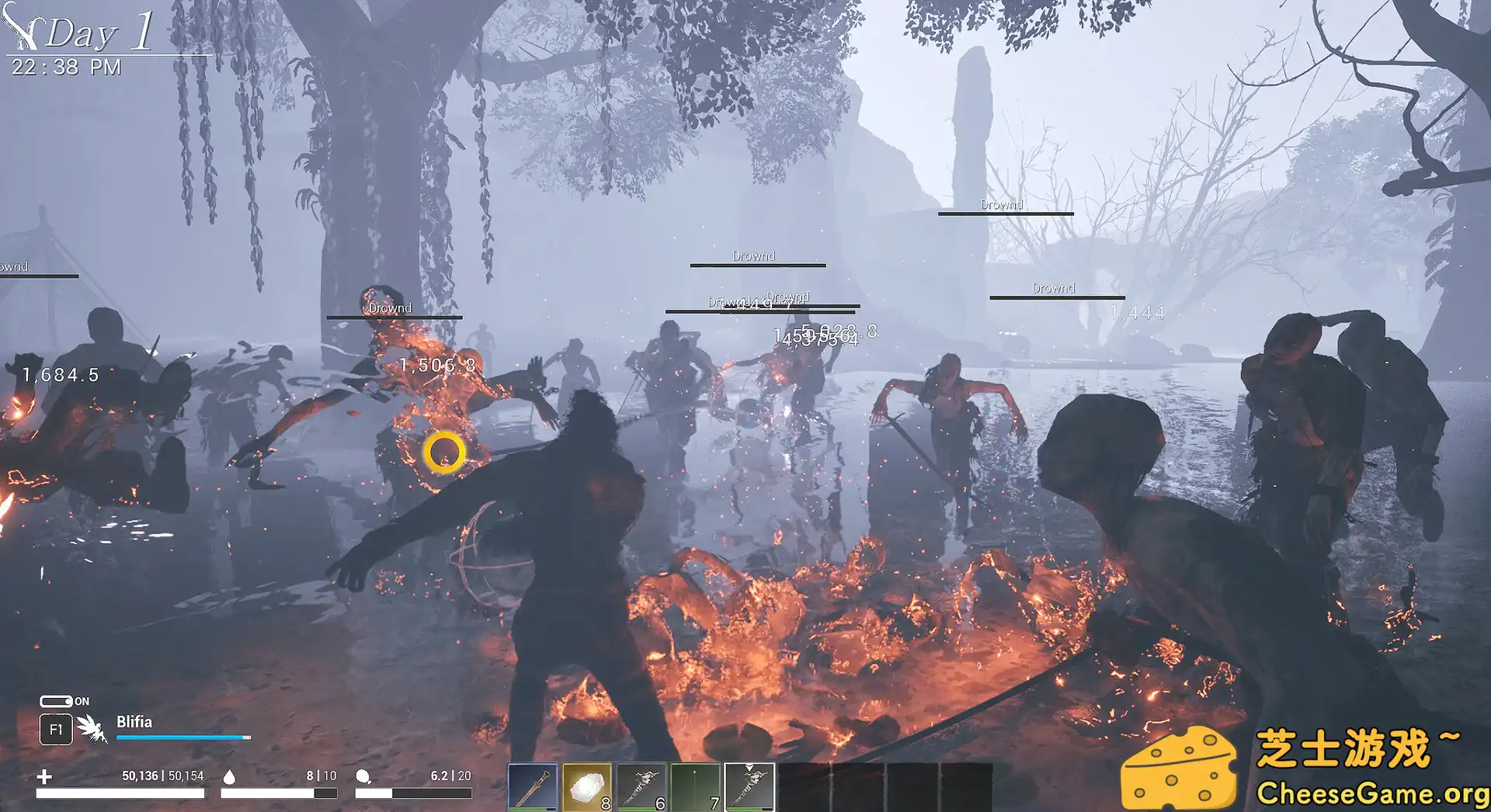Image resolution: width=1491 pixels, height=812 pixels.
Task: Click the Blifia name label
Action: tap(134, 721)
